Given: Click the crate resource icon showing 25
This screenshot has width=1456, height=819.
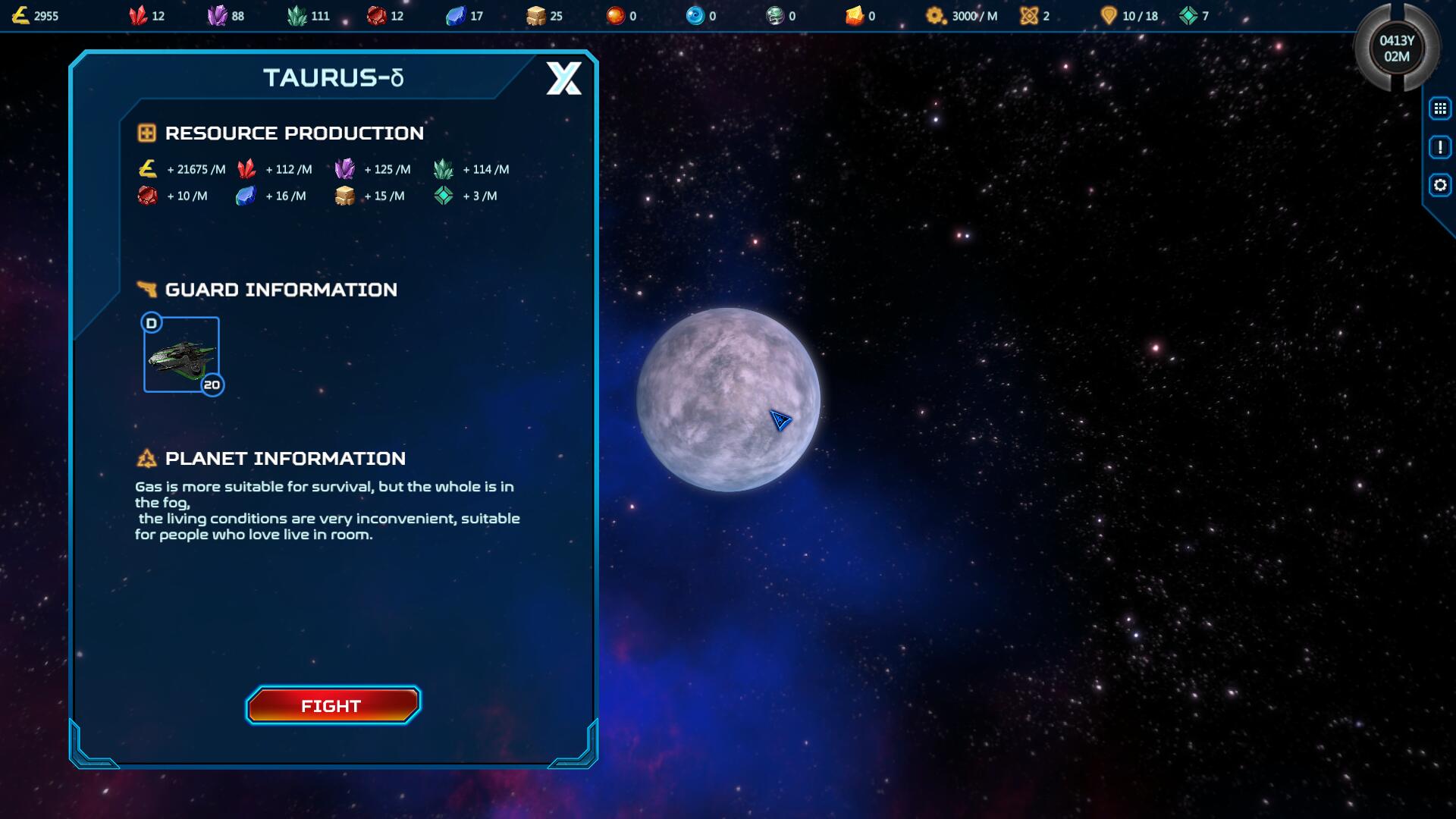Looking at the screenshot, I should point(535,14).
